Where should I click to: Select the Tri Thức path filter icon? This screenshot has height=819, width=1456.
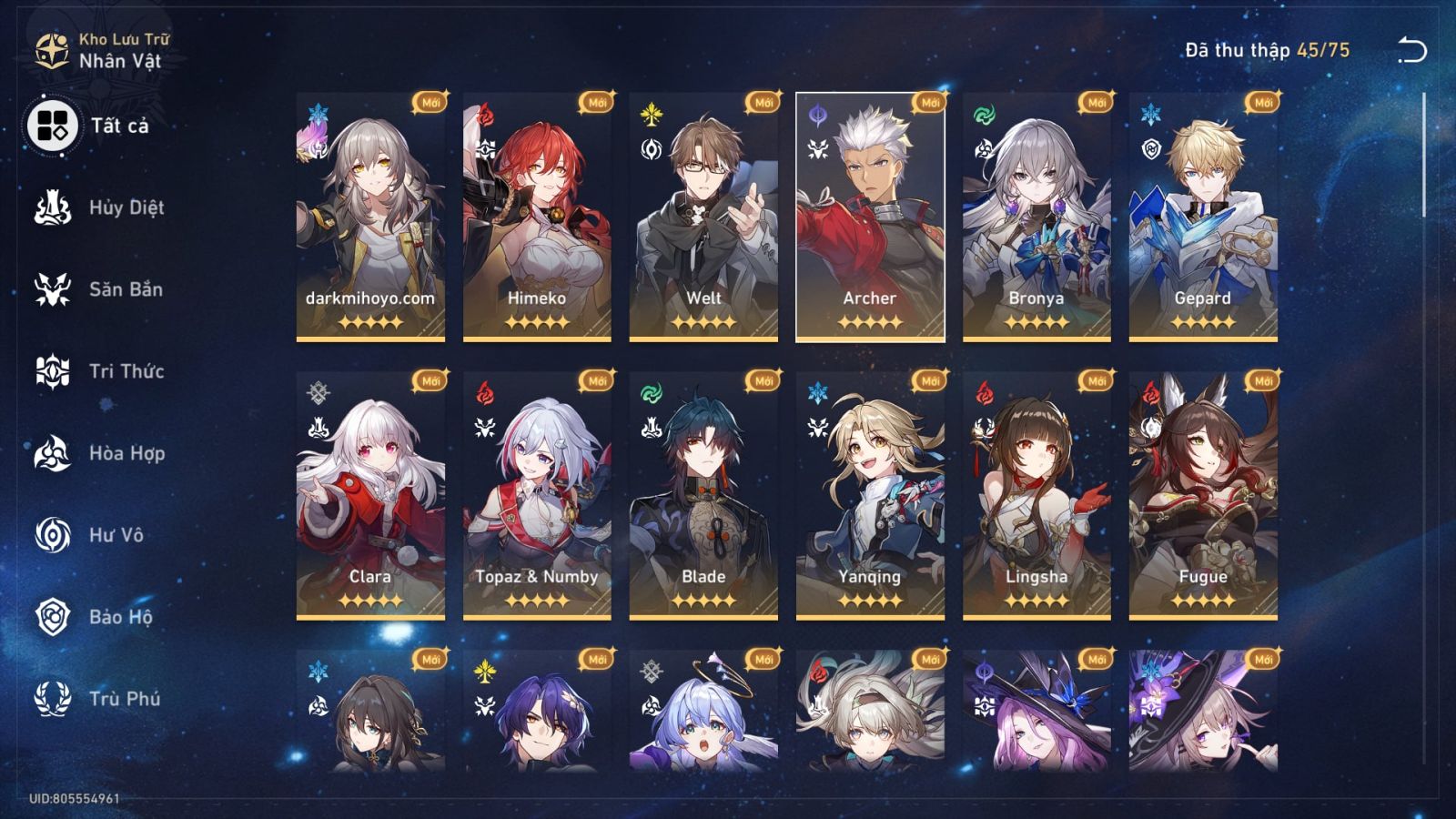pos(52,371)
